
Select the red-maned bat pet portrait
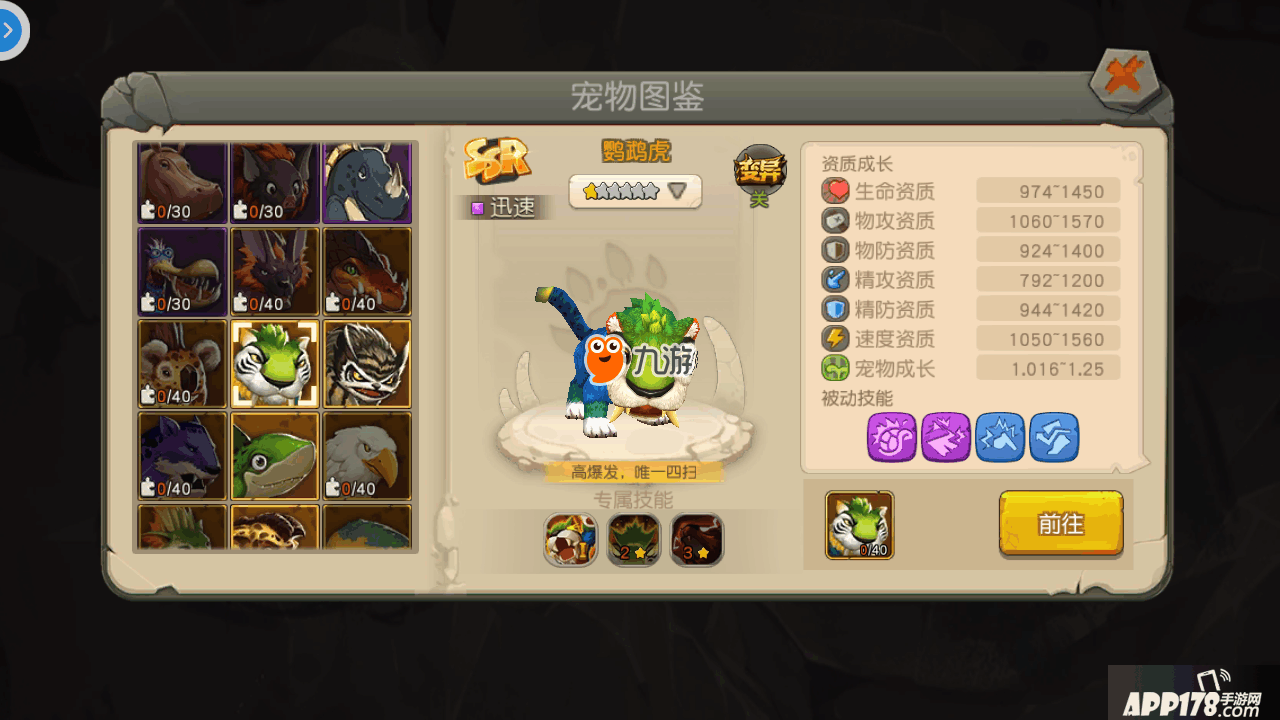coord(275,181)
